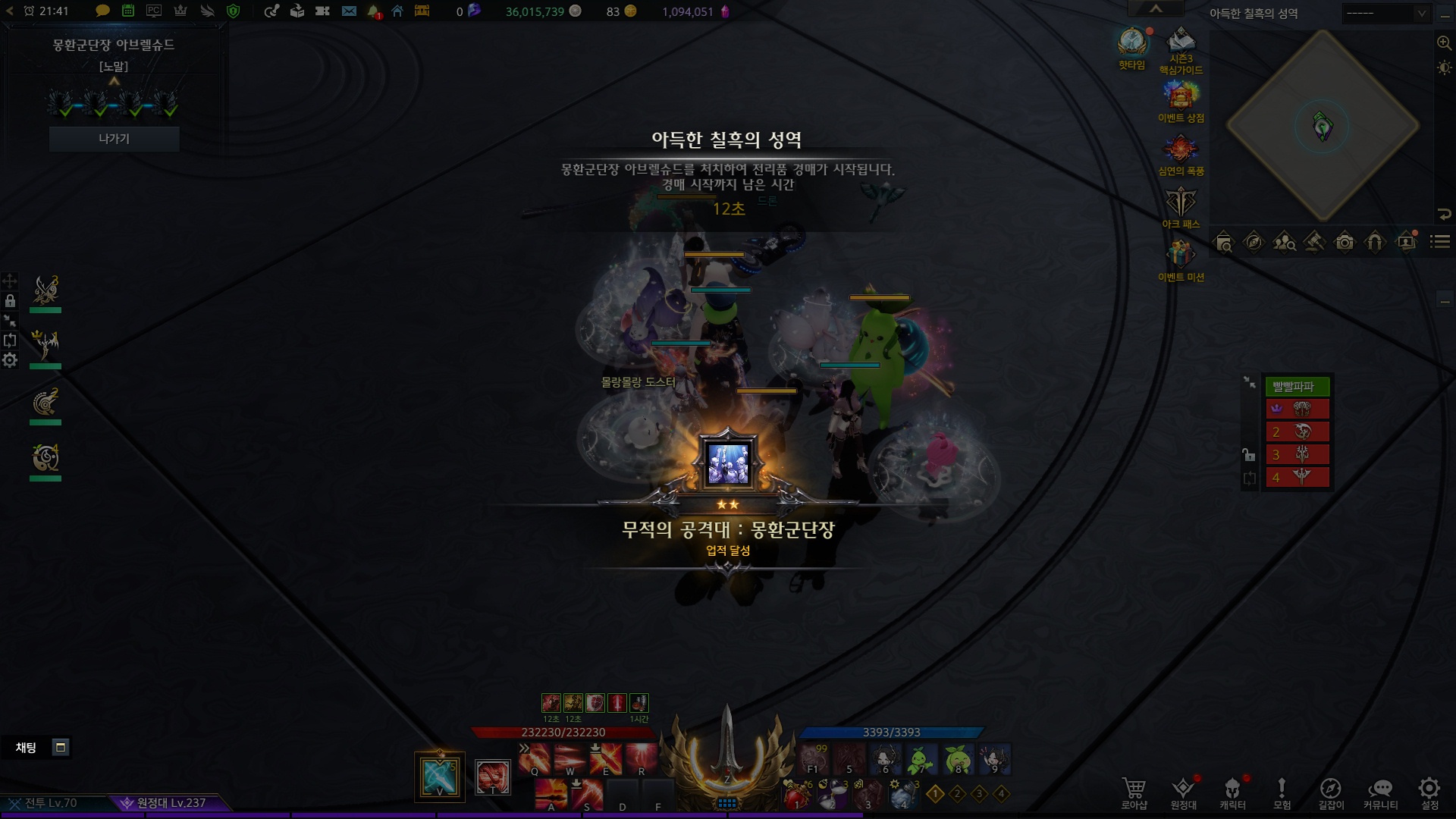Viewport: 1456px width, 819px height.
Task: Click the 나가기 exit button
Action: tap(114, 139)
